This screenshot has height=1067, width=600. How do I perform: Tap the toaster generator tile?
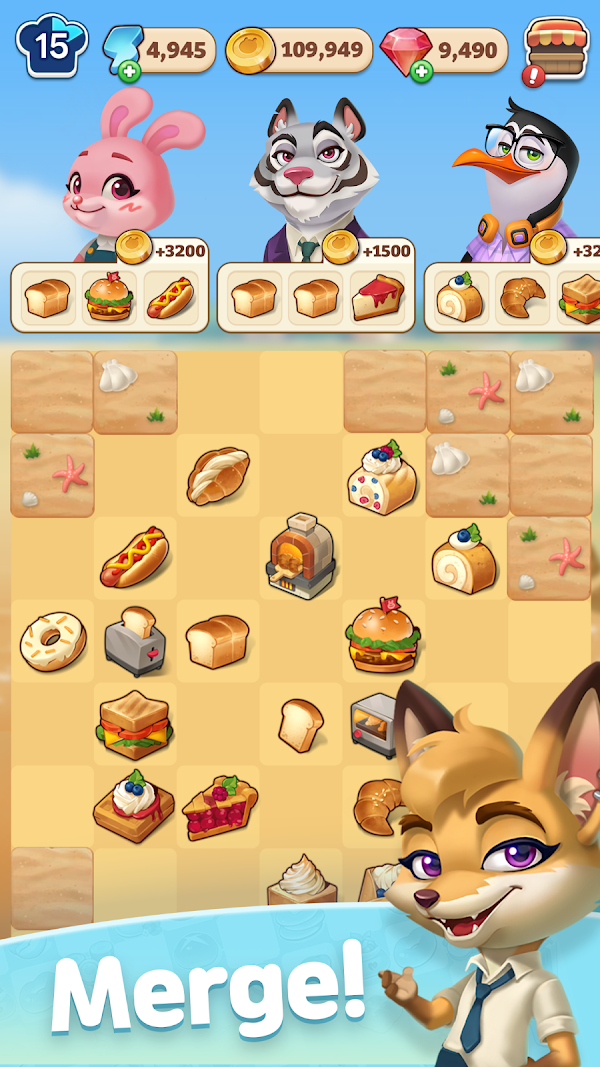135,641
